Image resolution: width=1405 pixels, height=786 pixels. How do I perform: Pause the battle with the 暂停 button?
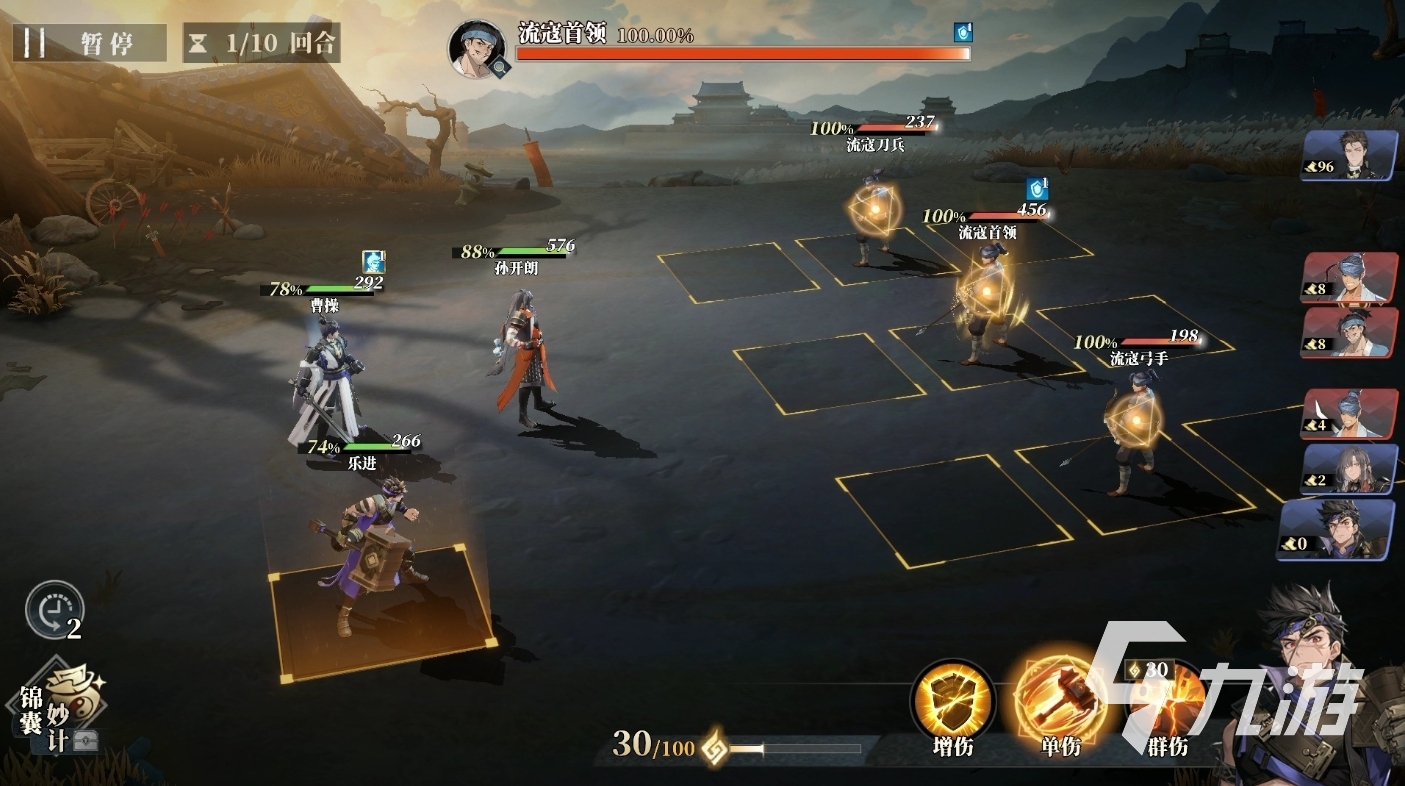coord(90,44)
